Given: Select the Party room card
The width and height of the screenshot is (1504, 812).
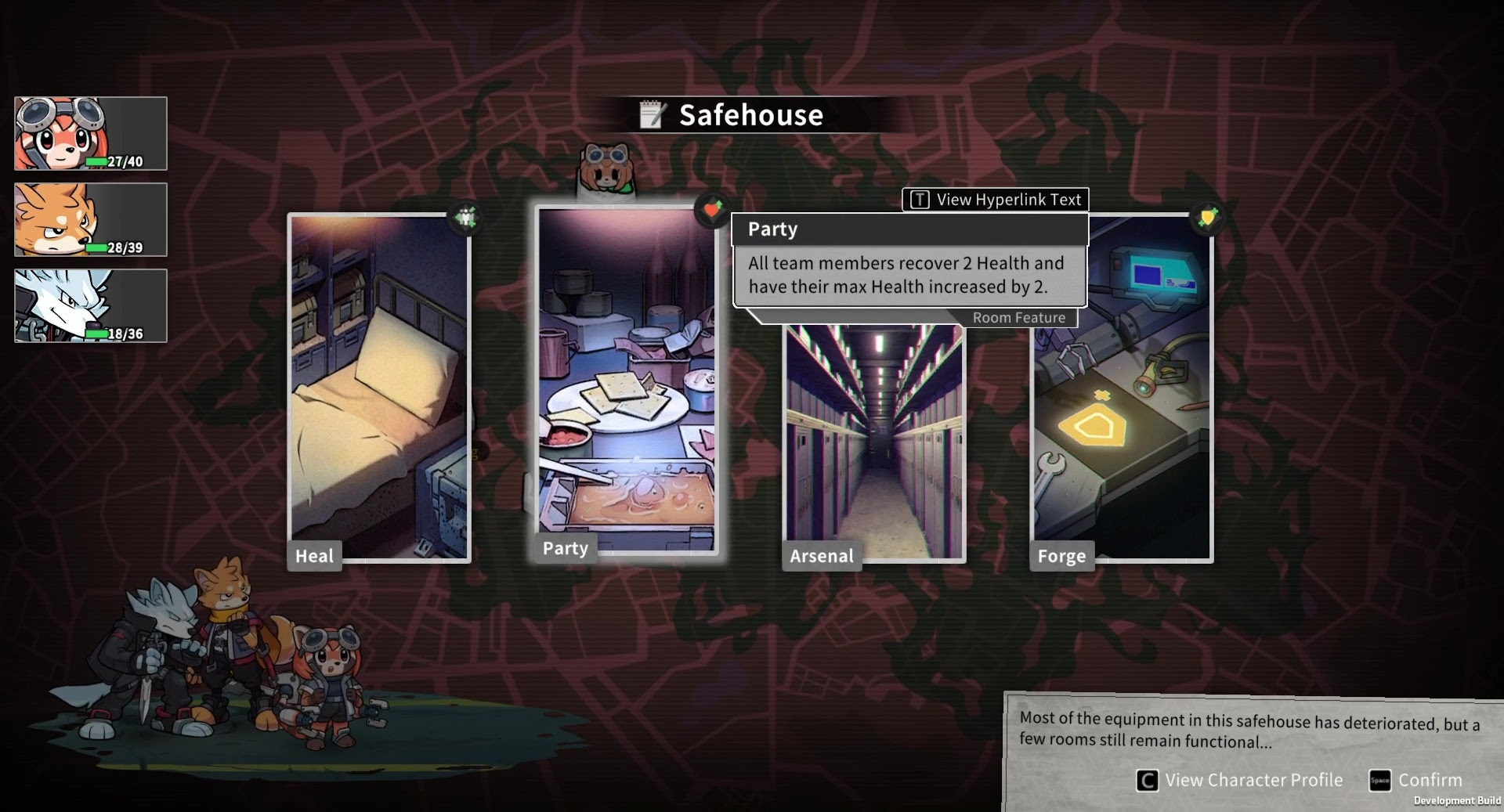Looking at the screenshot, I should (627, 380).
